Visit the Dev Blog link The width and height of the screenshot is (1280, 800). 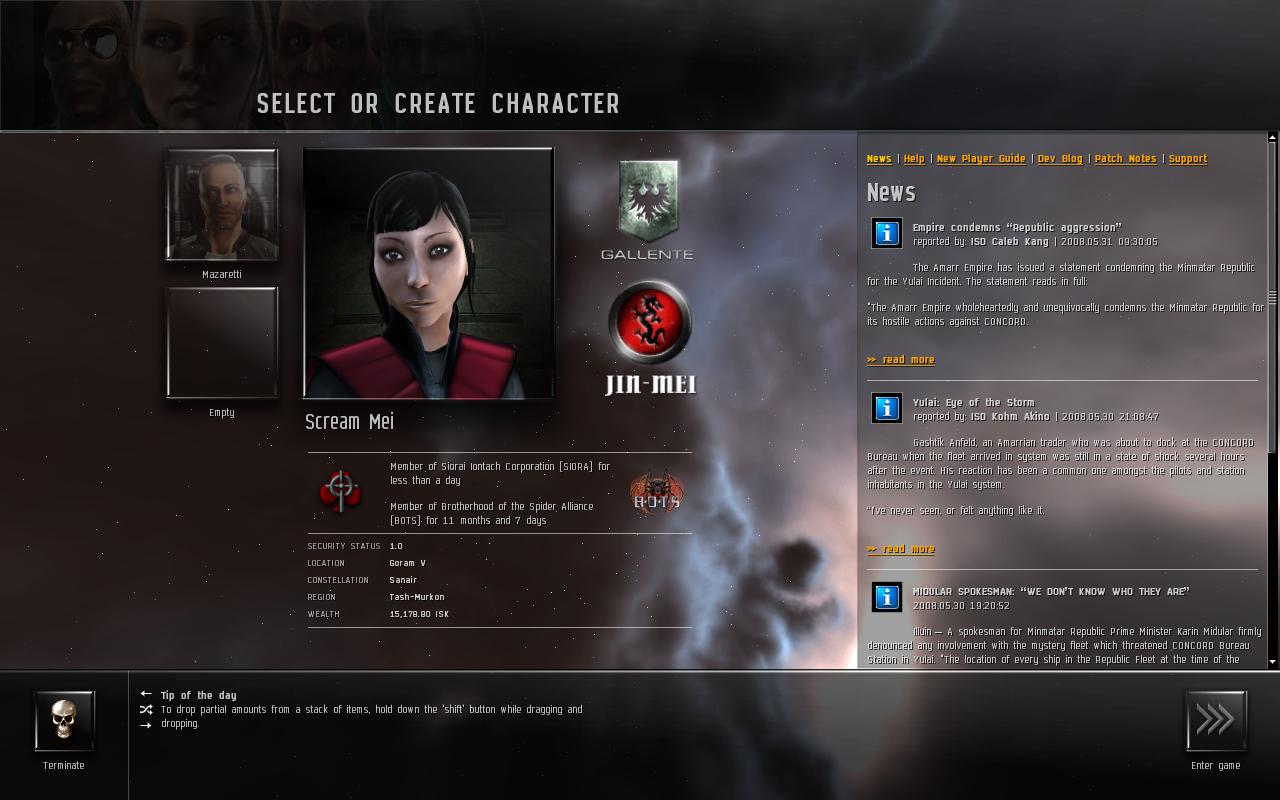pos(1059,159)
